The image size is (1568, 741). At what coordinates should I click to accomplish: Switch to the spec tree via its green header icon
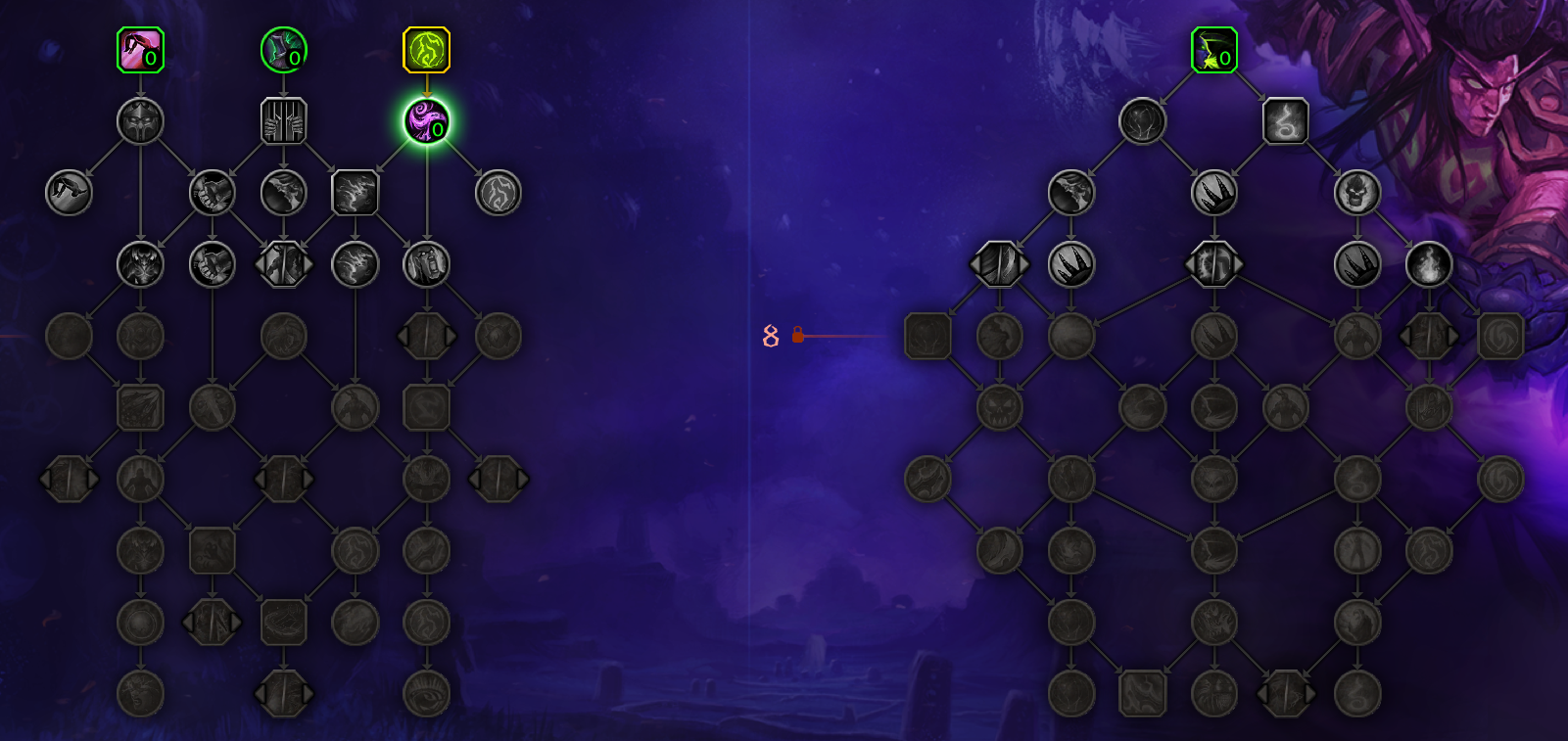[x=1213, y=48]
